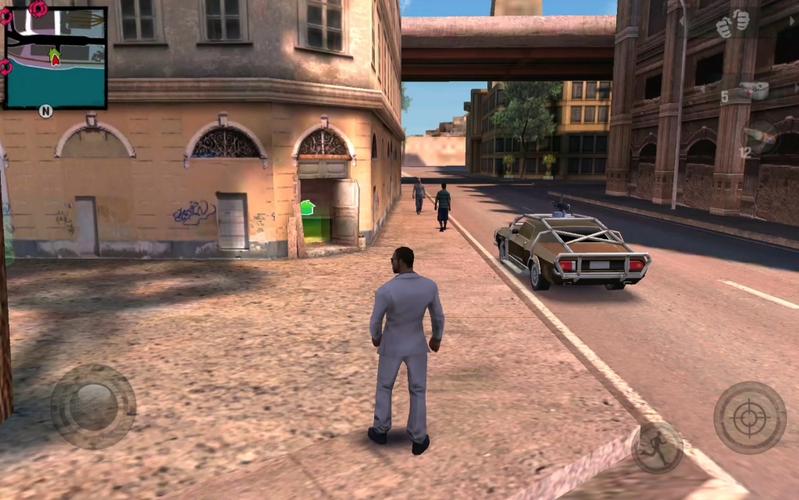Tap the virtual movement joystick

pos(93,406)
